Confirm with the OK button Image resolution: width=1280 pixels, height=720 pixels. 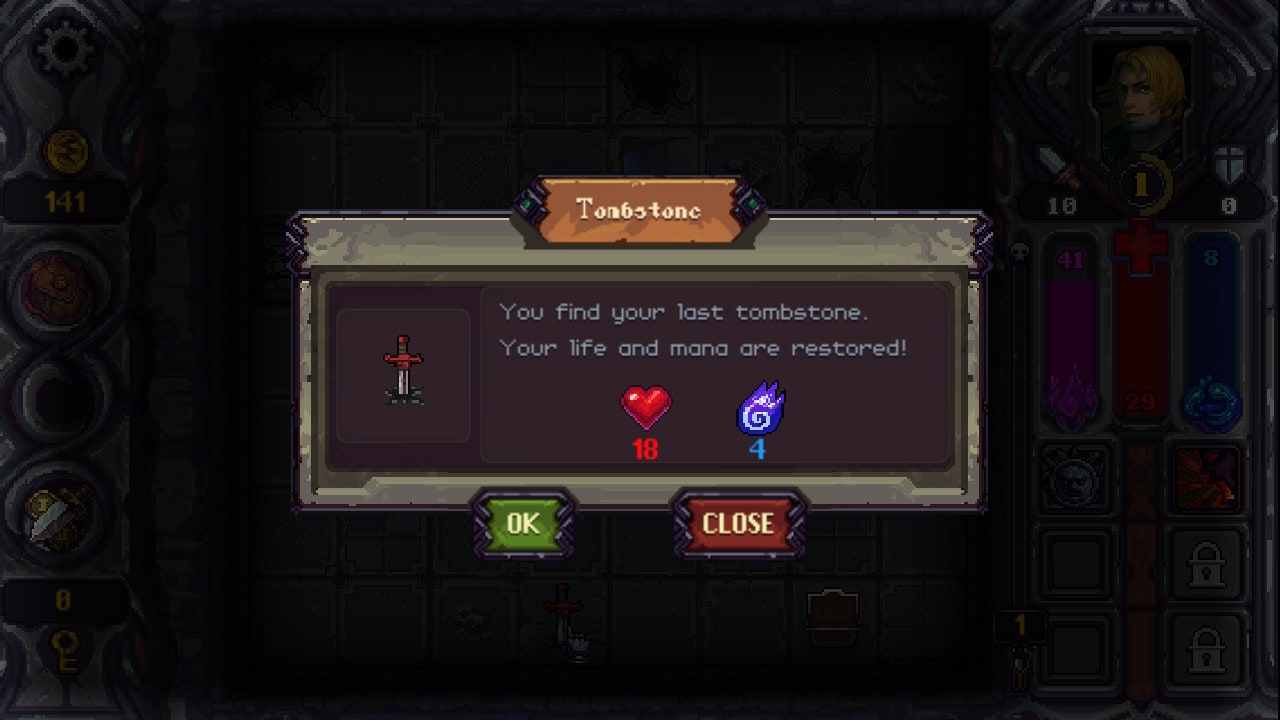[524, 522]
